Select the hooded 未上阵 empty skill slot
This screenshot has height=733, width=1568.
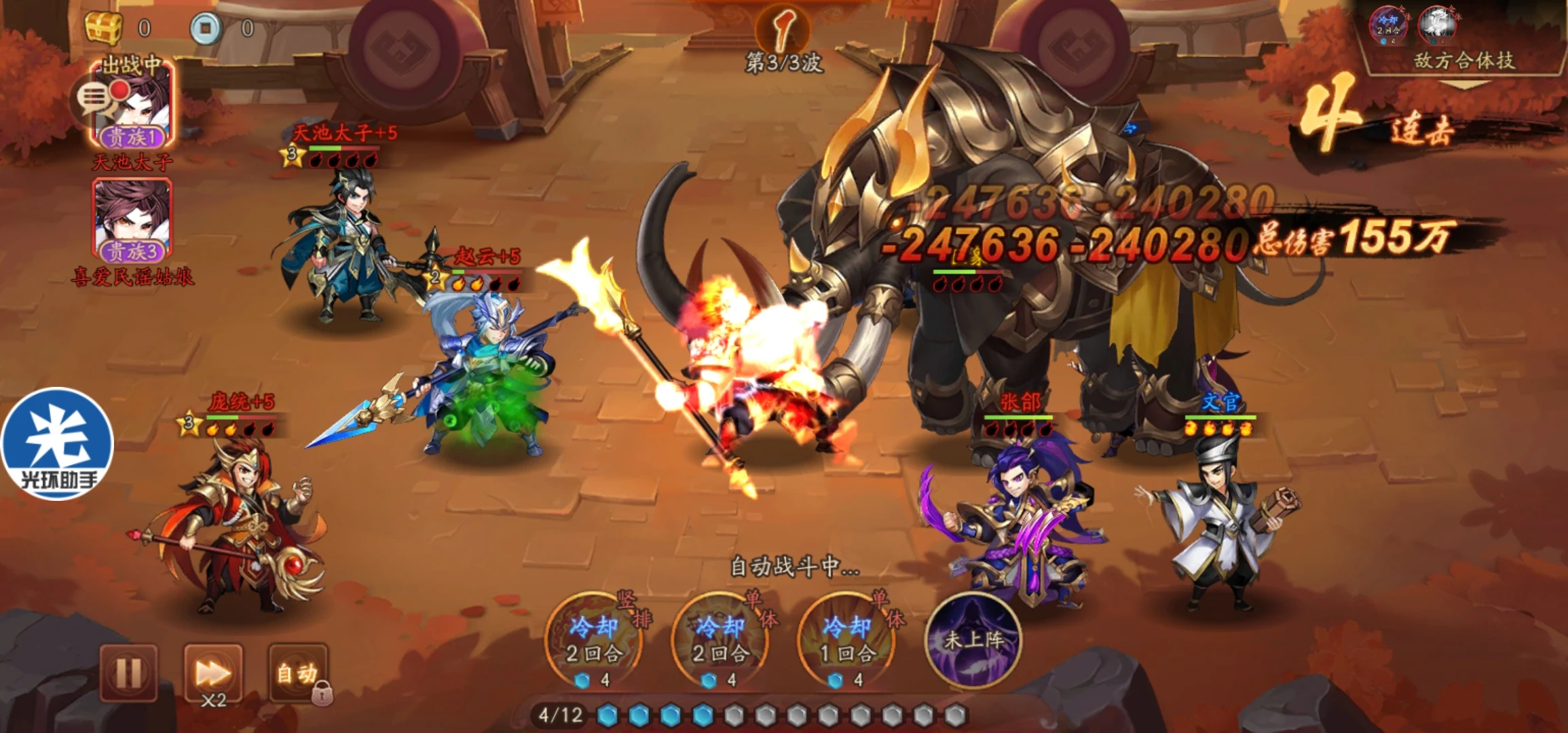974,639
